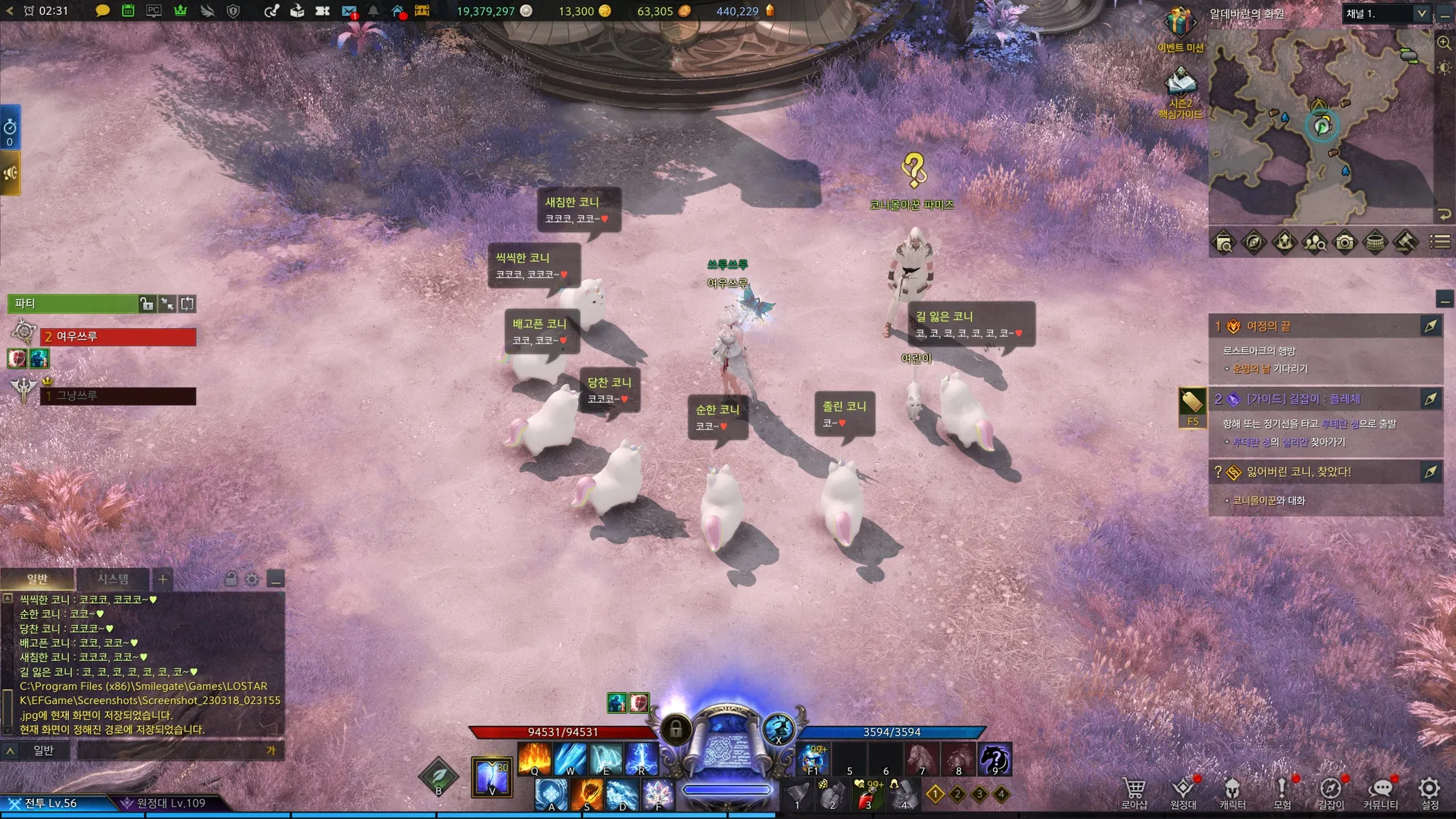Select party member 여우쓰루 frame
The height and width of the screenshot is (819, 1456).
click(118, 336)
